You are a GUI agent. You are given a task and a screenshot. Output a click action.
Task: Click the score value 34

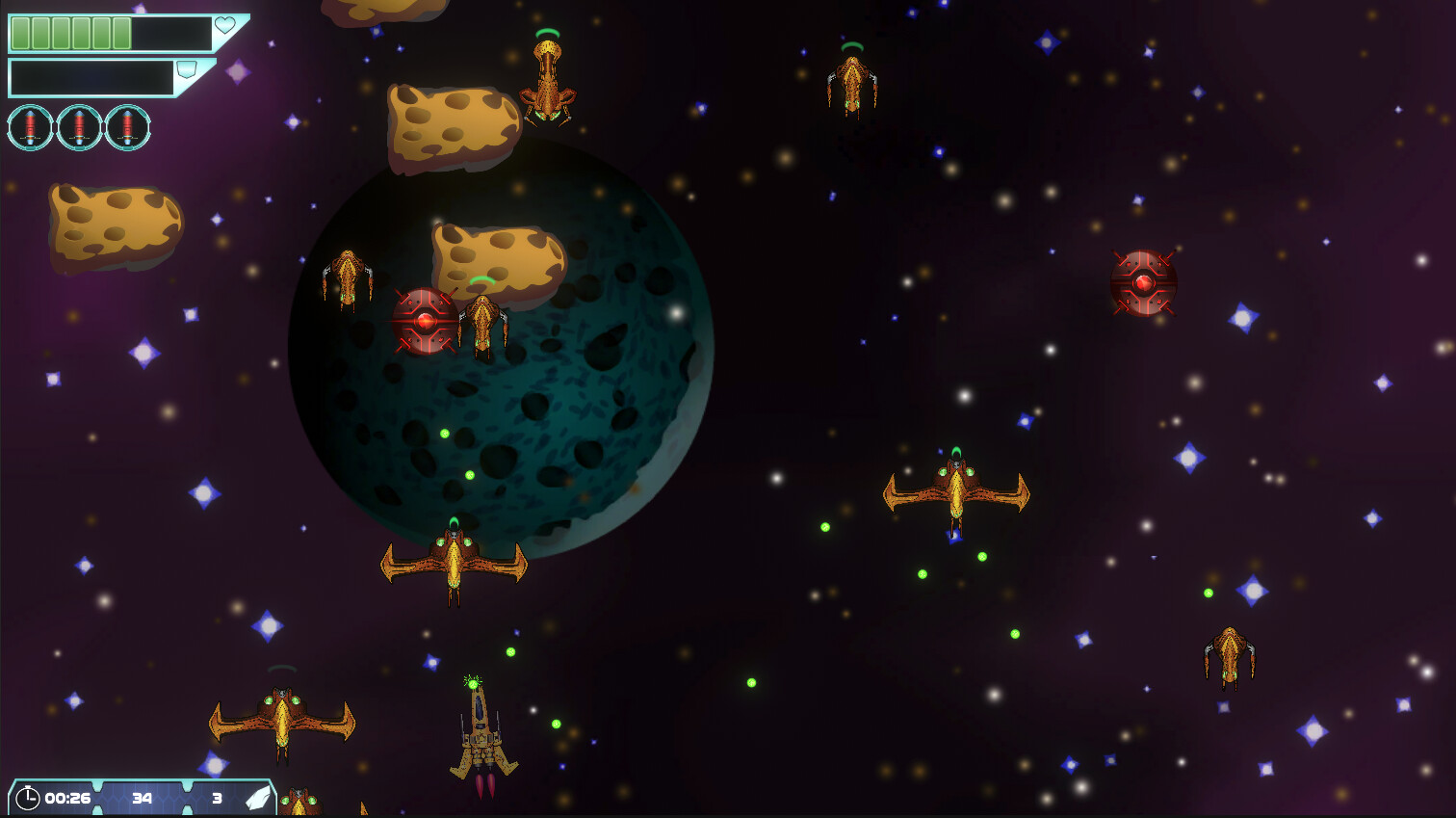point(143,798)
